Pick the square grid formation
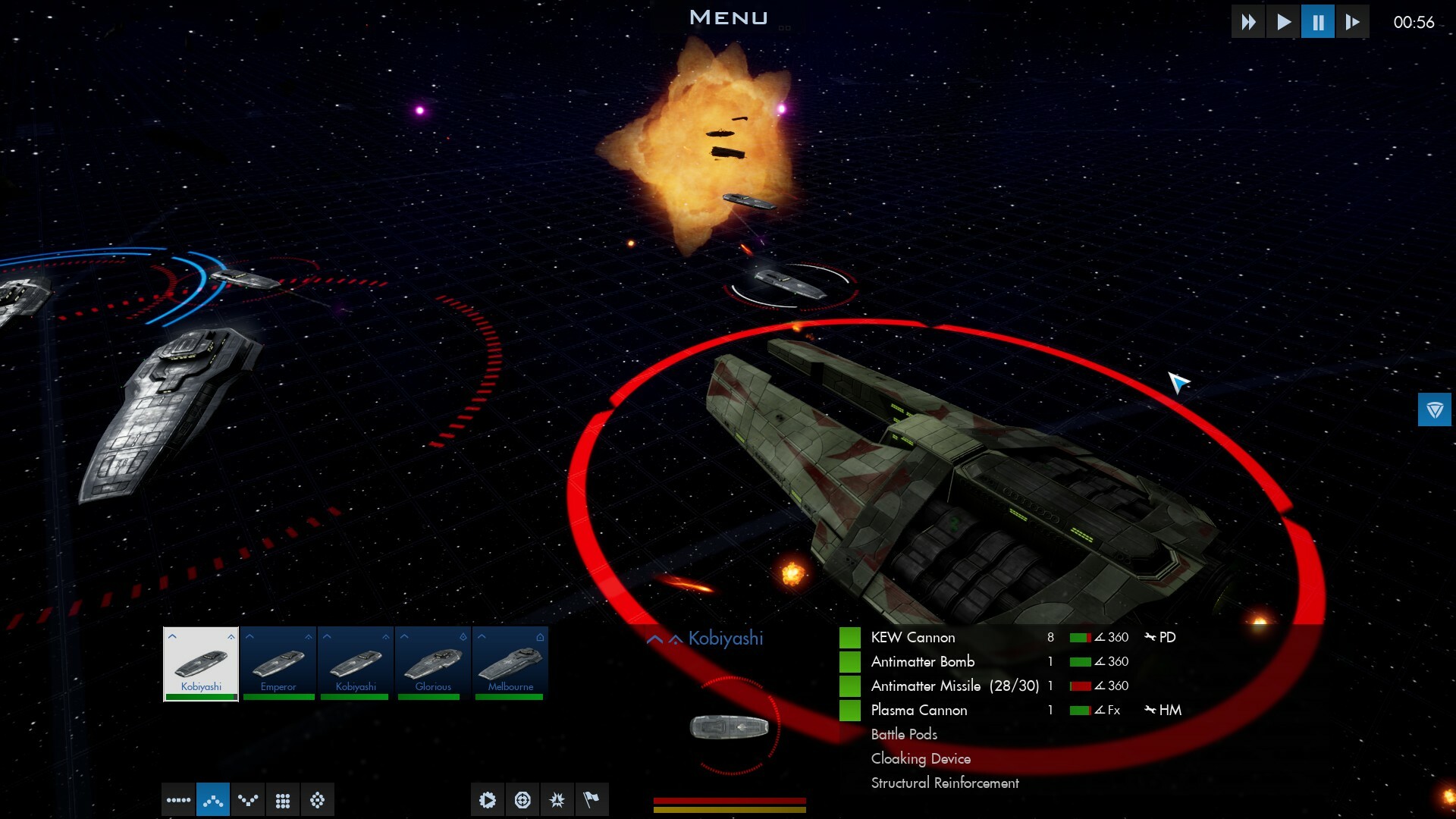Viewport: 1456px width, 819px height. tap(283, 800)
